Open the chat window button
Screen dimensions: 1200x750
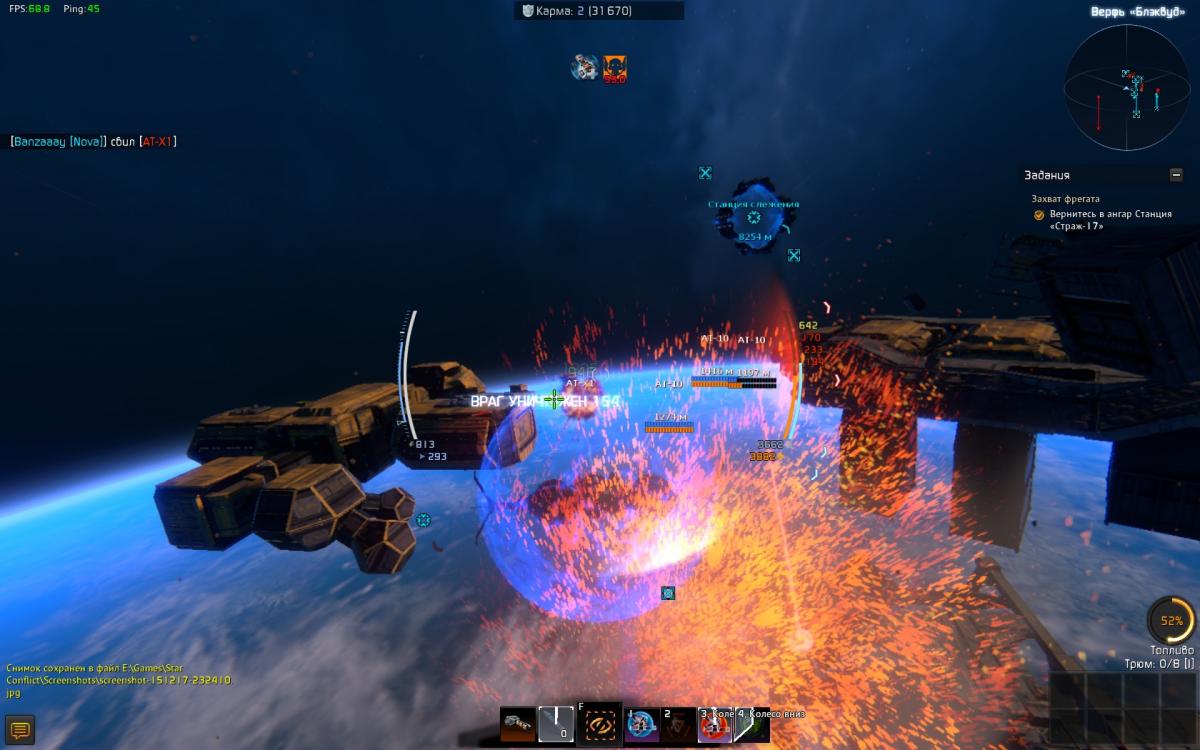pyautogui.click(x=20, y=730)
